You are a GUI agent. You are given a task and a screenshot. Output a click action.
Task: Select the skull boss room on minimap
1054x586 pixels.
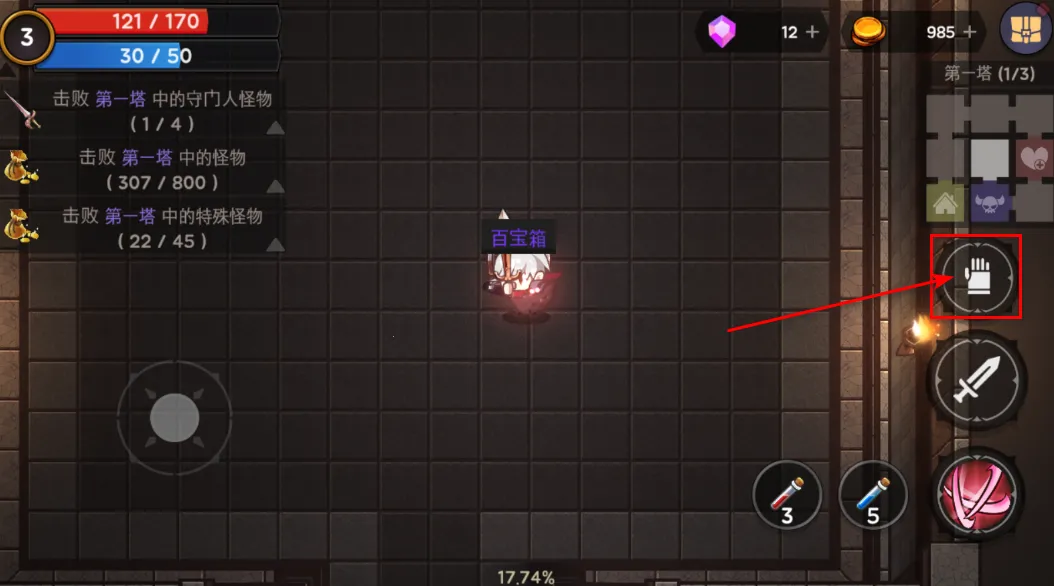click(x=990, y=203)
